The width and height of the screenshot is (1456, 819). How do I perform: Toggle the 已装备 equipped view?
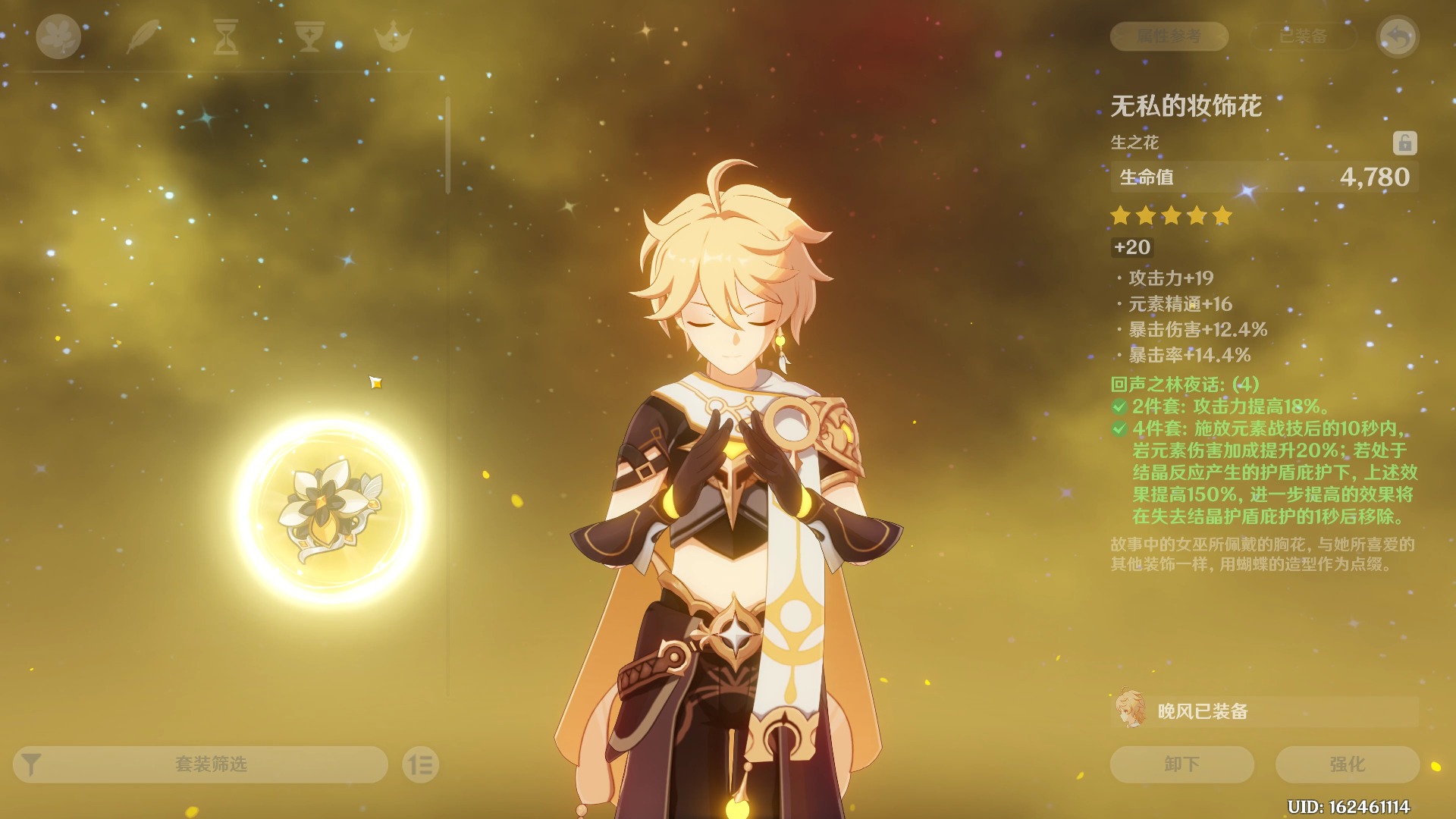click(x=1303, y=36)
